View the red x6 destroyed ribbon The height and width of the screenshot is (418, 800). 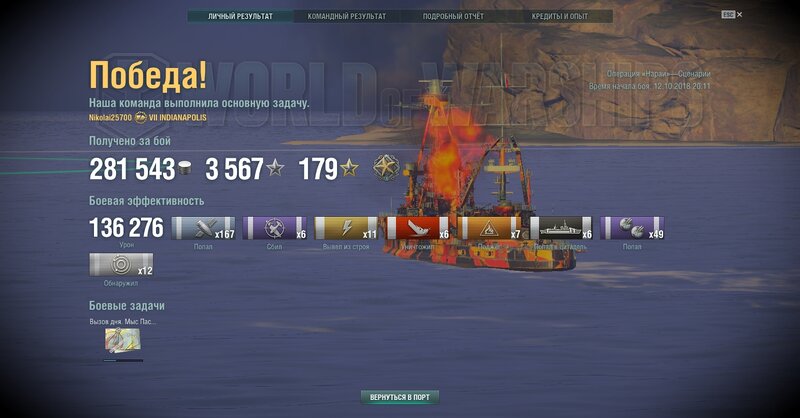pyautogui.click(x=418, y=229)
